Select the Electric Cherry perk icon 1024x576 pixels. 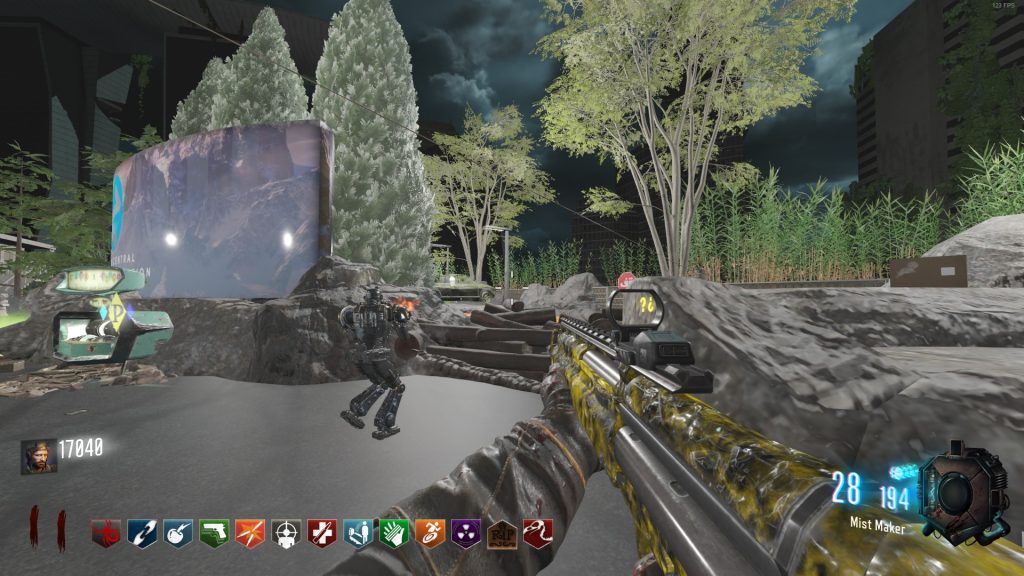click(x=178, y=533)
